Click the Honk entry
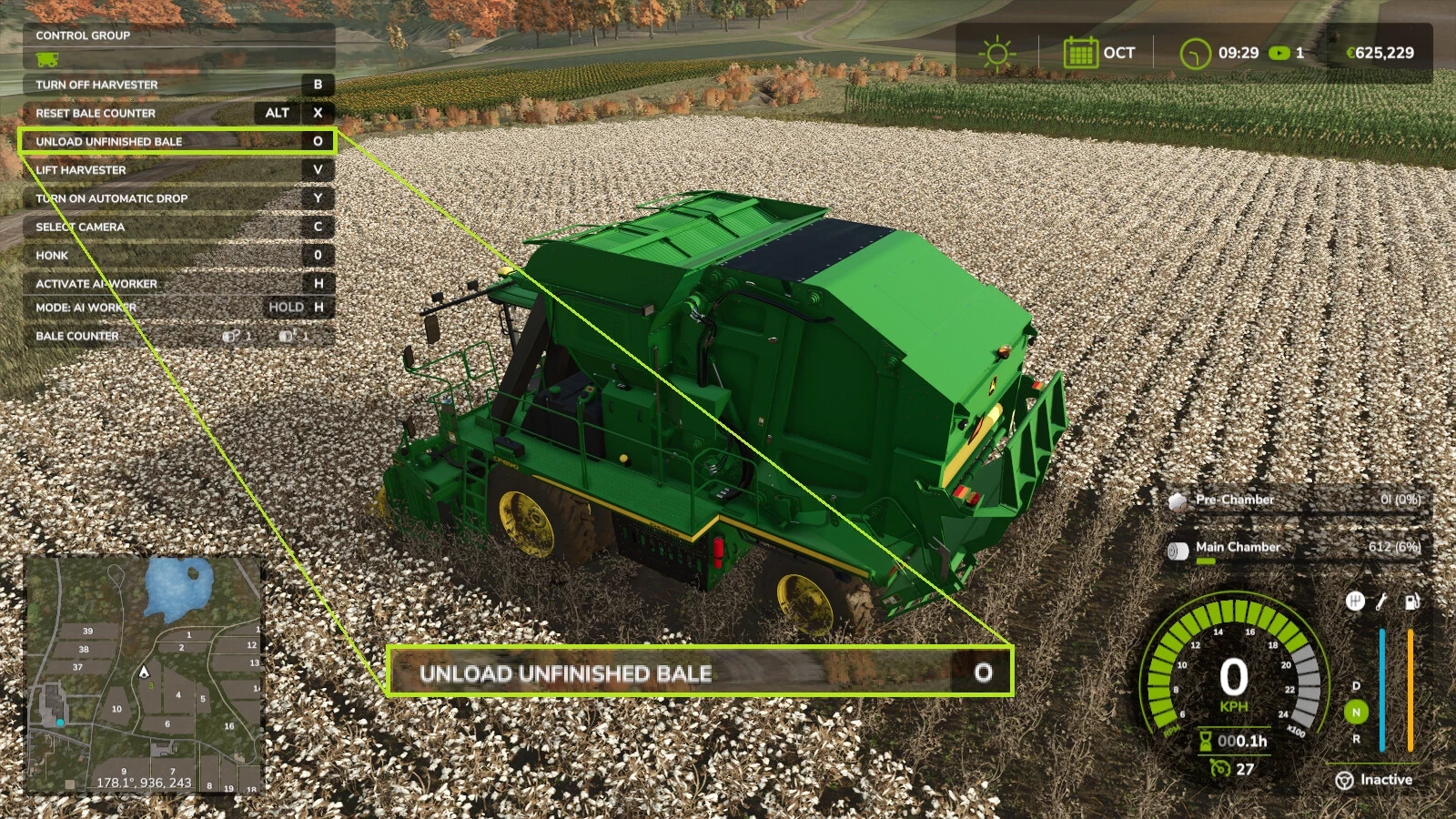This screenshot has width=1456, height=819. pyautogui.click(x=177, y=256)
